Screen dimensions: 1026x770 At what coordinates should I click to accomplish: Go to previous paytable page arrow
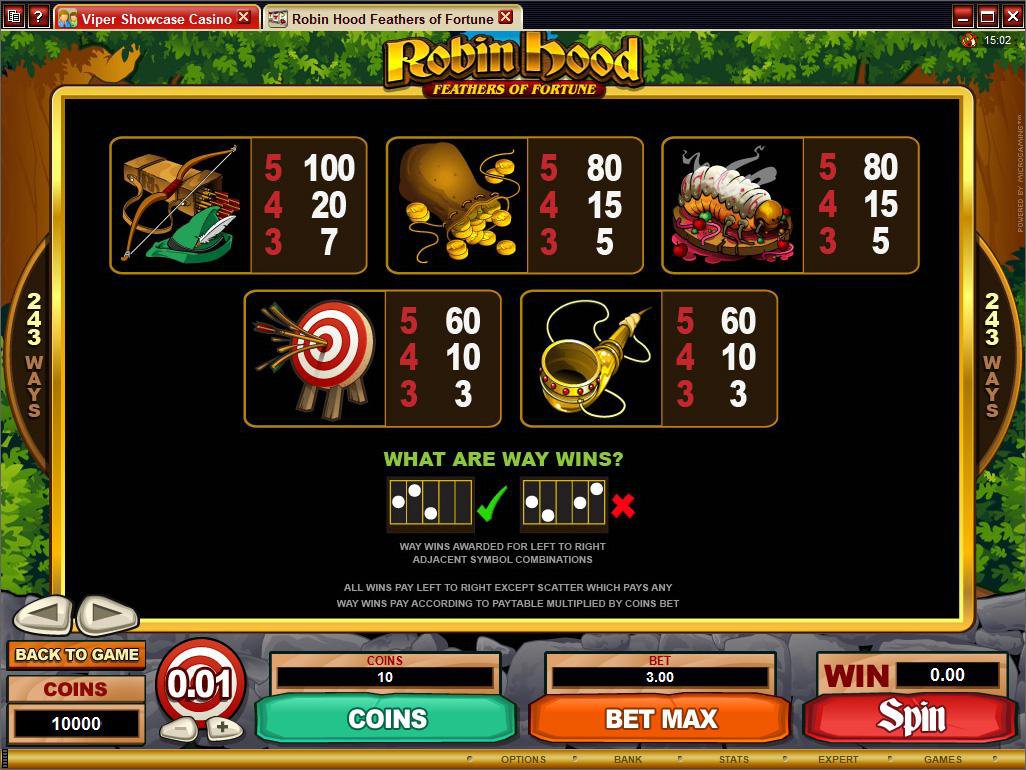pos(42,614)
